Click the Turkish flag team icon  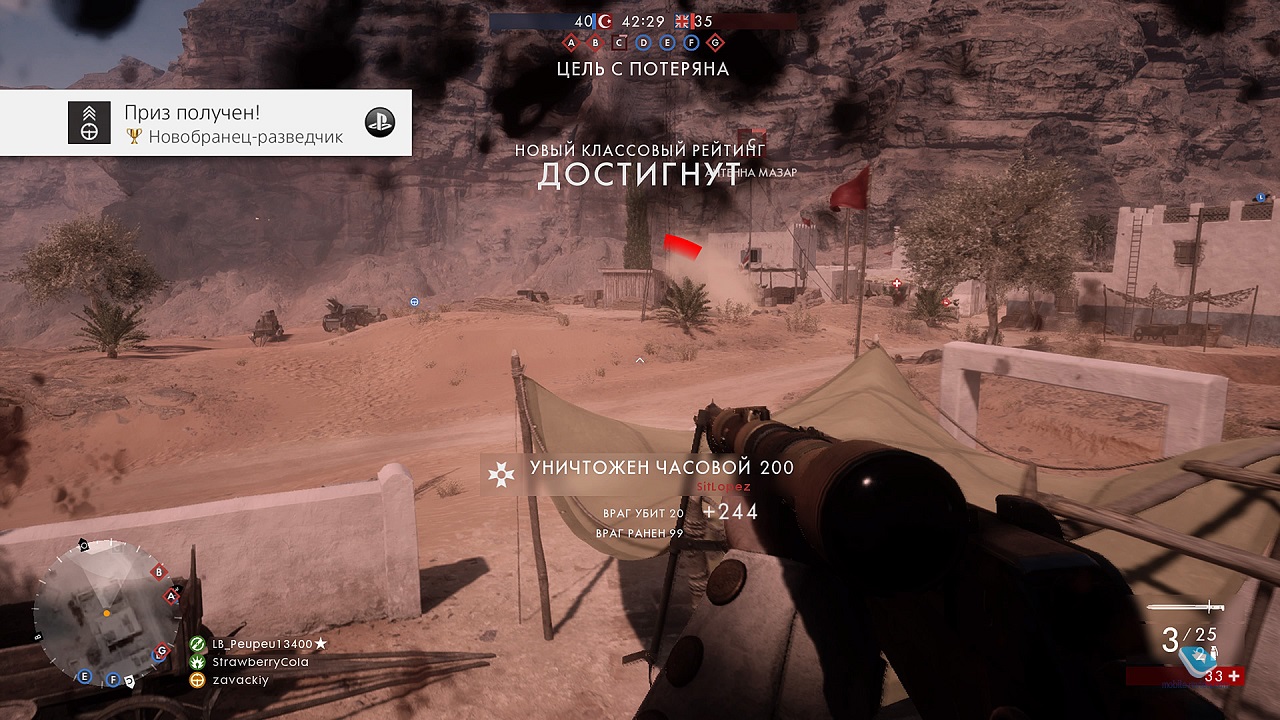pyautogui.click(x=605, y=21)
